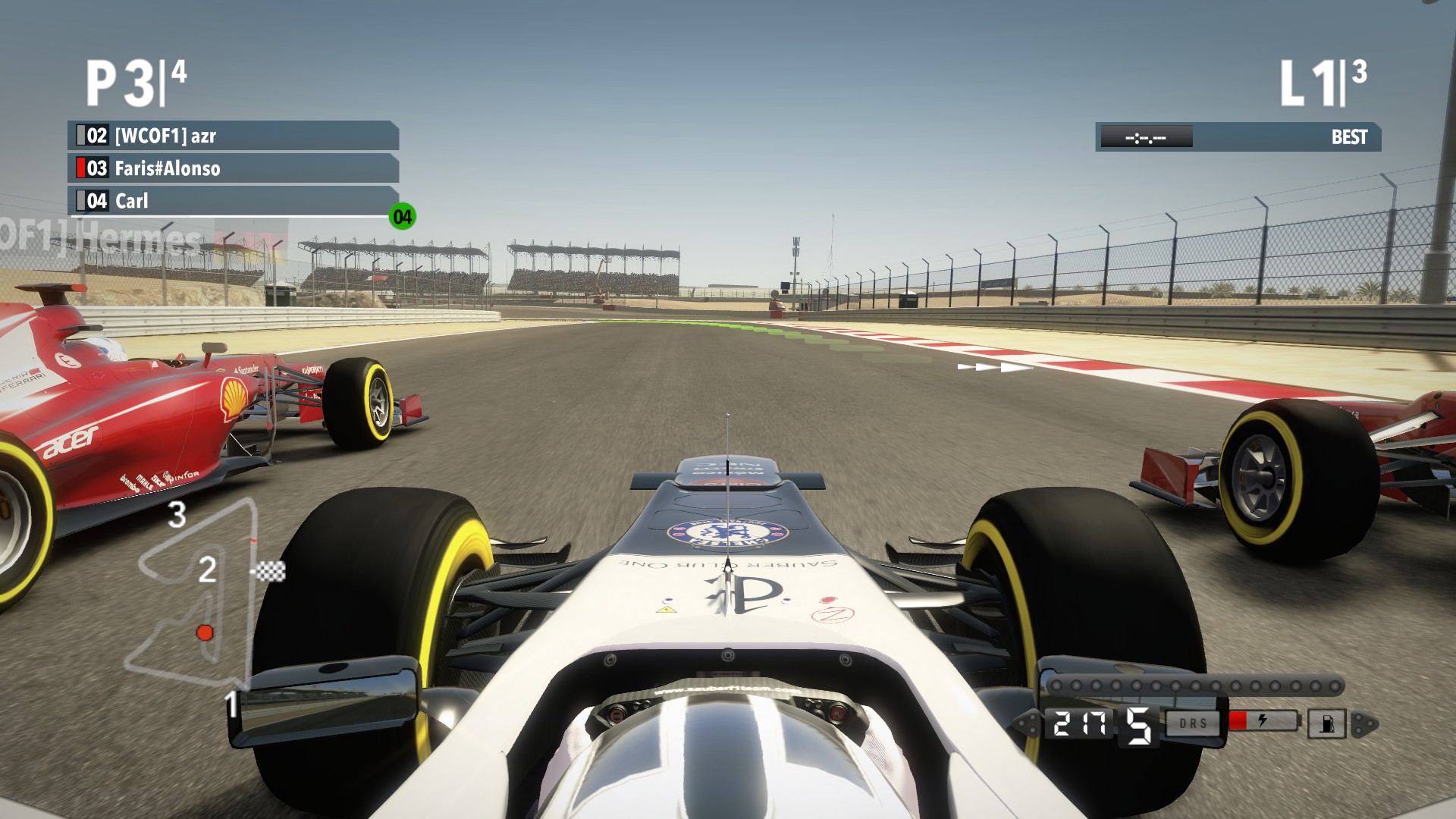Select driver entry 02 [WCOF1] azr
Screen dimensions: 1456x819
227,136
